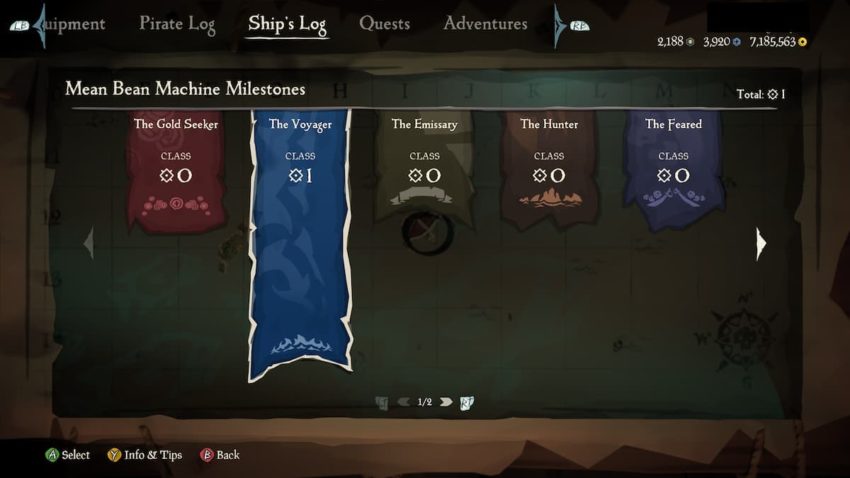Switch to the Equipment tab
Viewport: 850px width, 478px height.
coord(72,24)
